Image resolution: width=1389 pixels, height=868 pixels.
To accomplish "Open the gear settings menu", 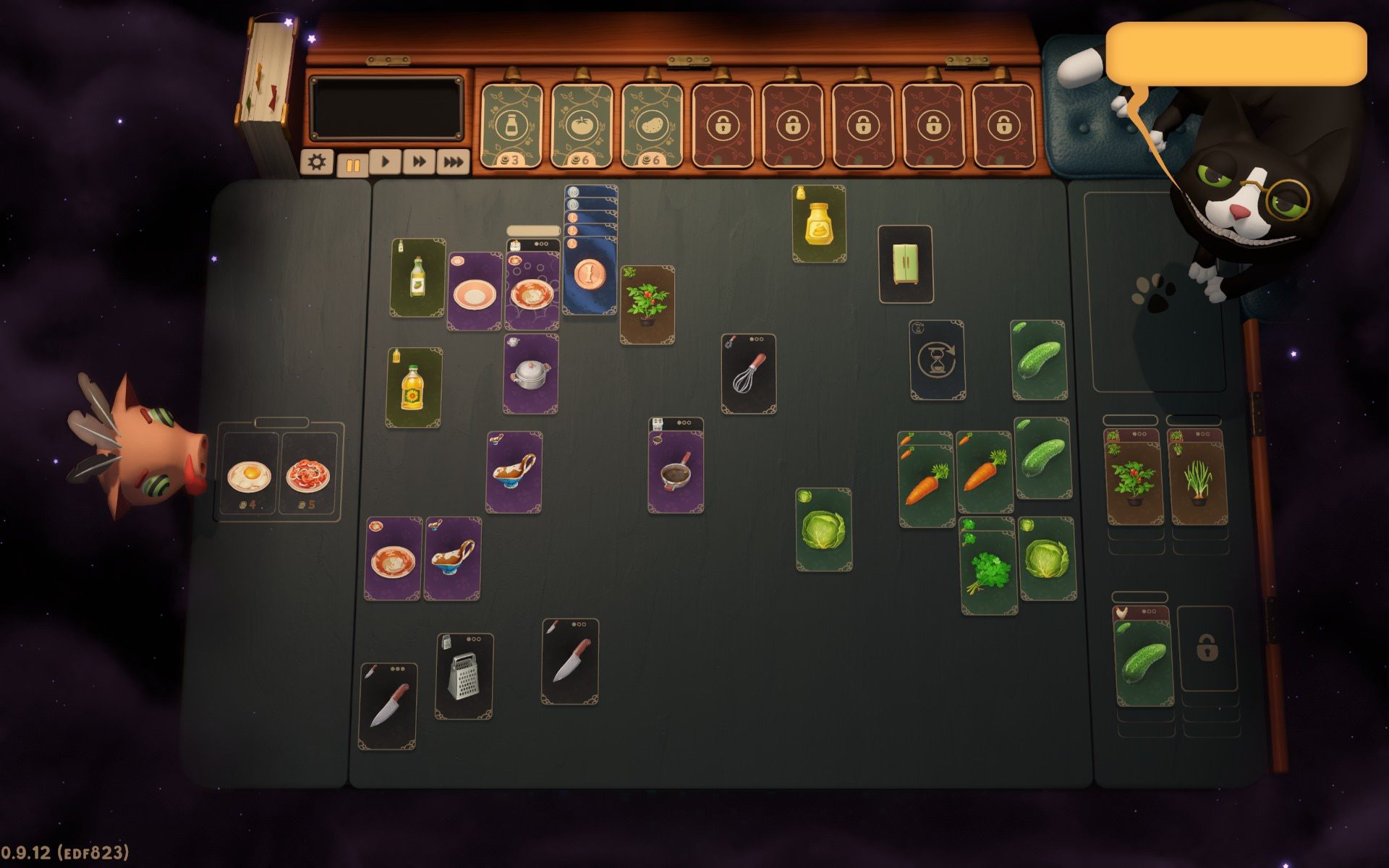I will tap(316, 162).
